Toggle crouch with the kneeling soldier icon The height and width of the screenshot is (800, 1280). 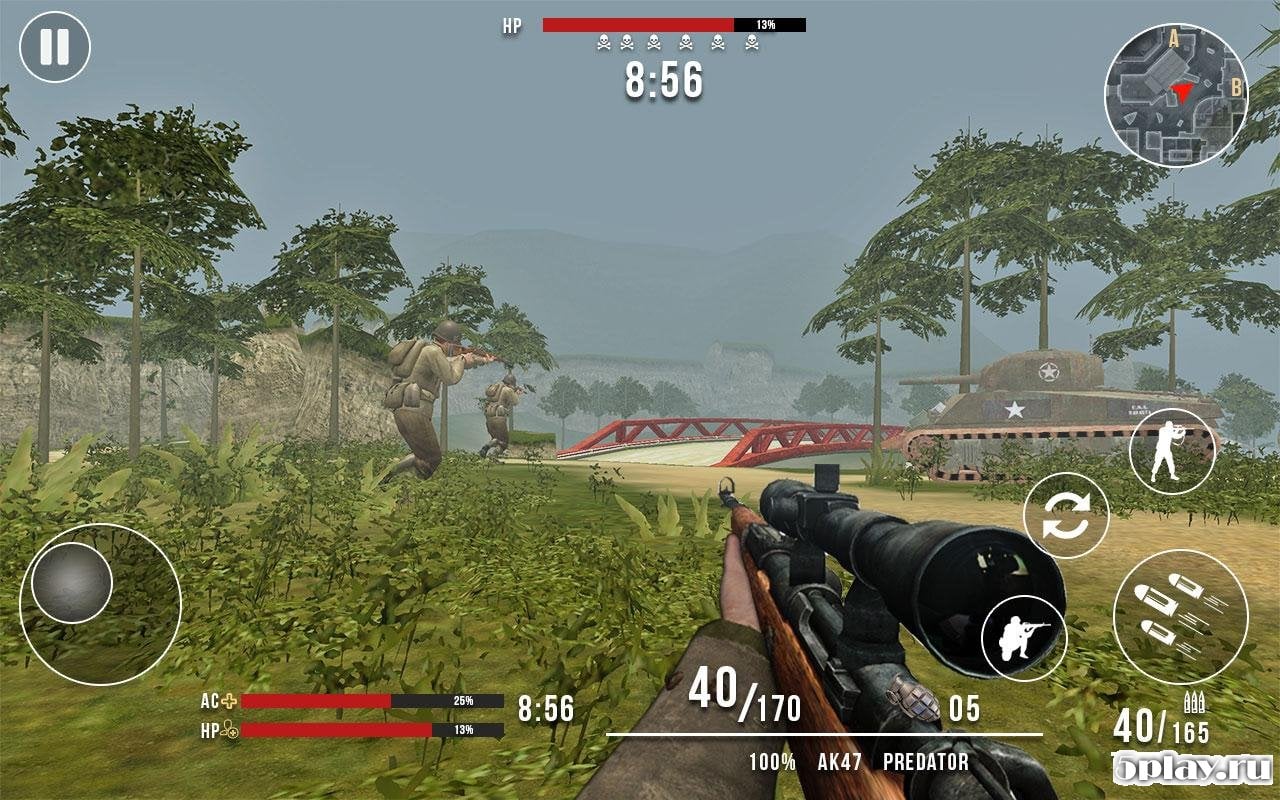[1024, 637]
